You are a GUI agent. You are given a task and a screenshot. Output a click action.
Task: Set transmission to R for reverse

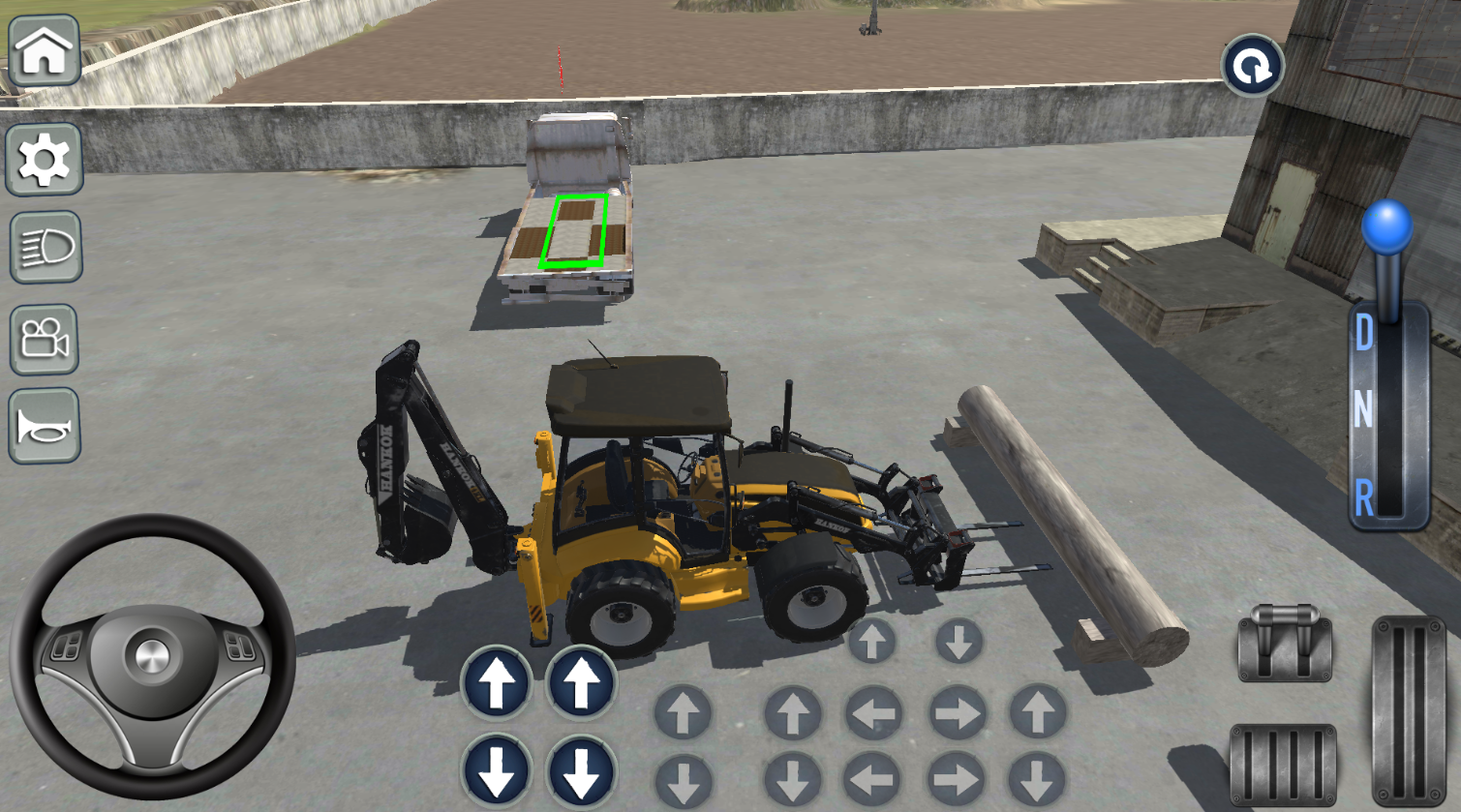[x=1366, y=496]
